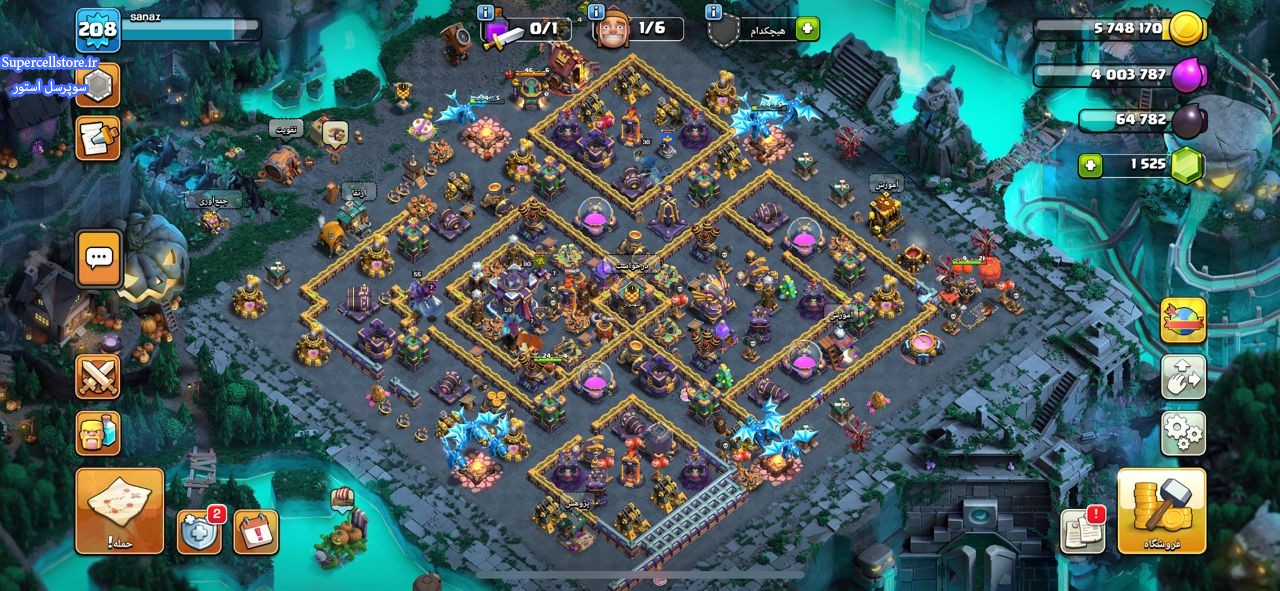Viewport: 1280px width, 591px height.
Task: Add a shield with the green plus
Action: coord(807,29)
